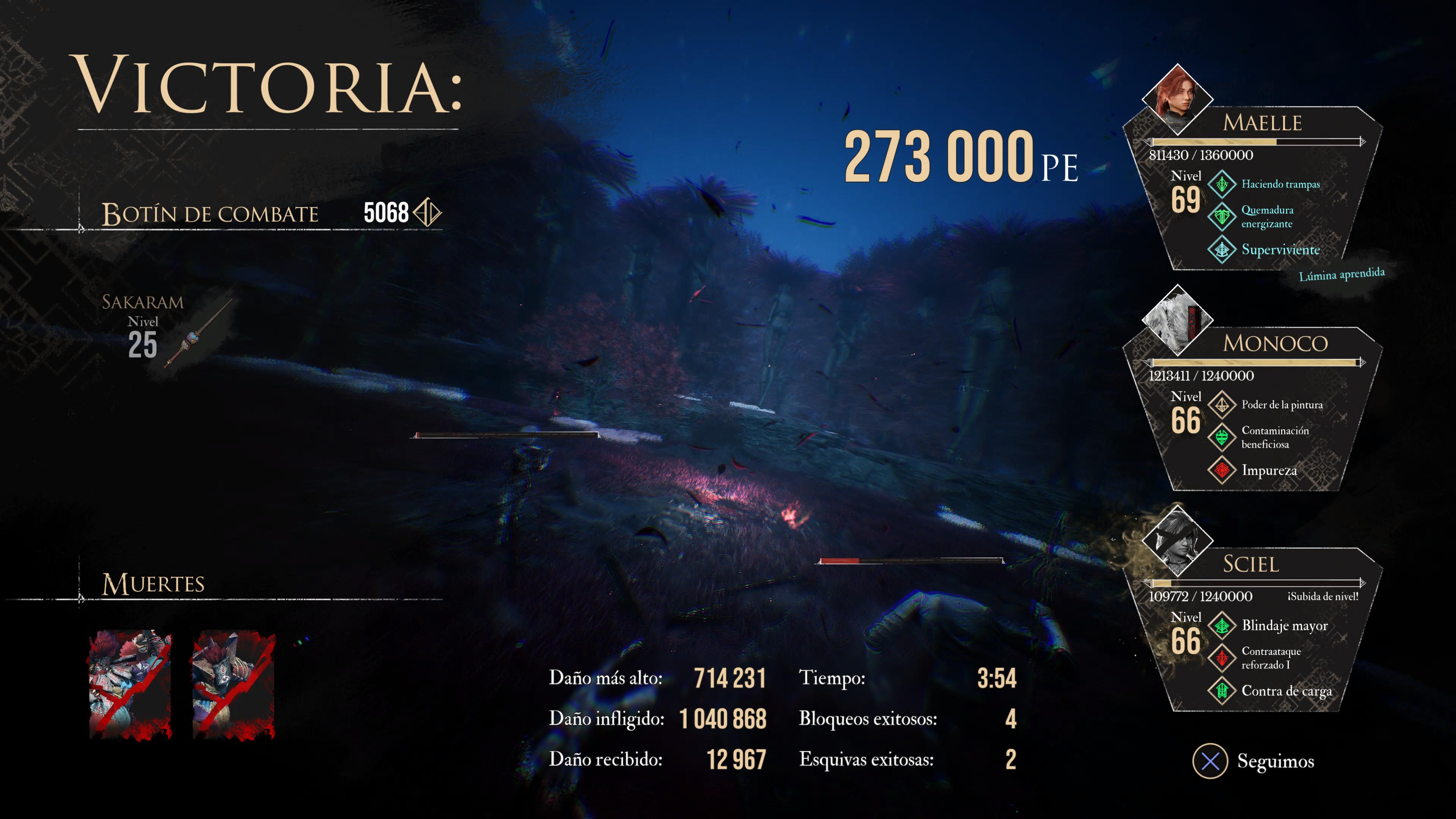Select Monoco's character portrait
This screenshot has width=1456, height=819.
[1177, 320]
